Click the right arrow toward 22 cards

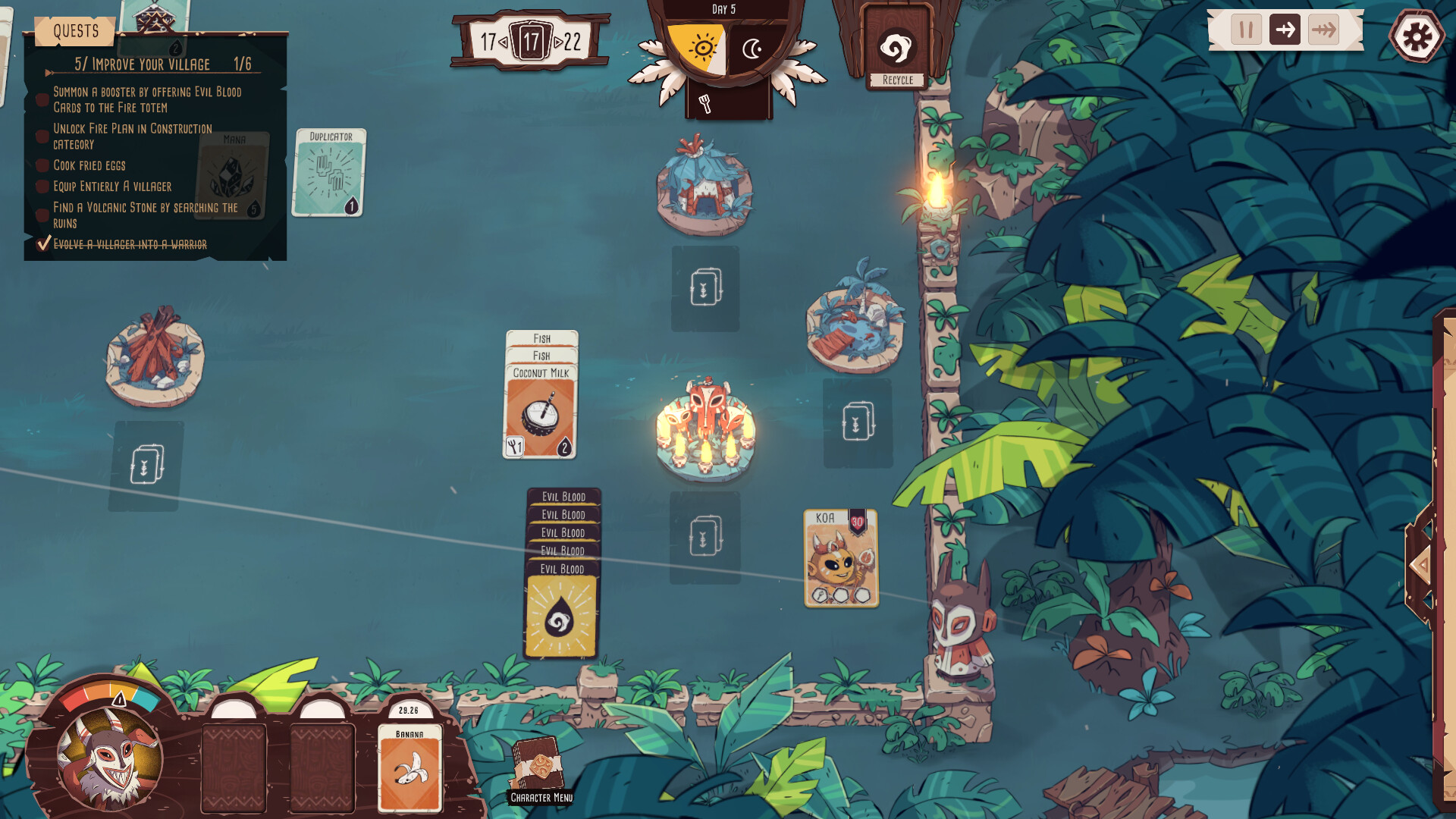click(x=560, y=43)
